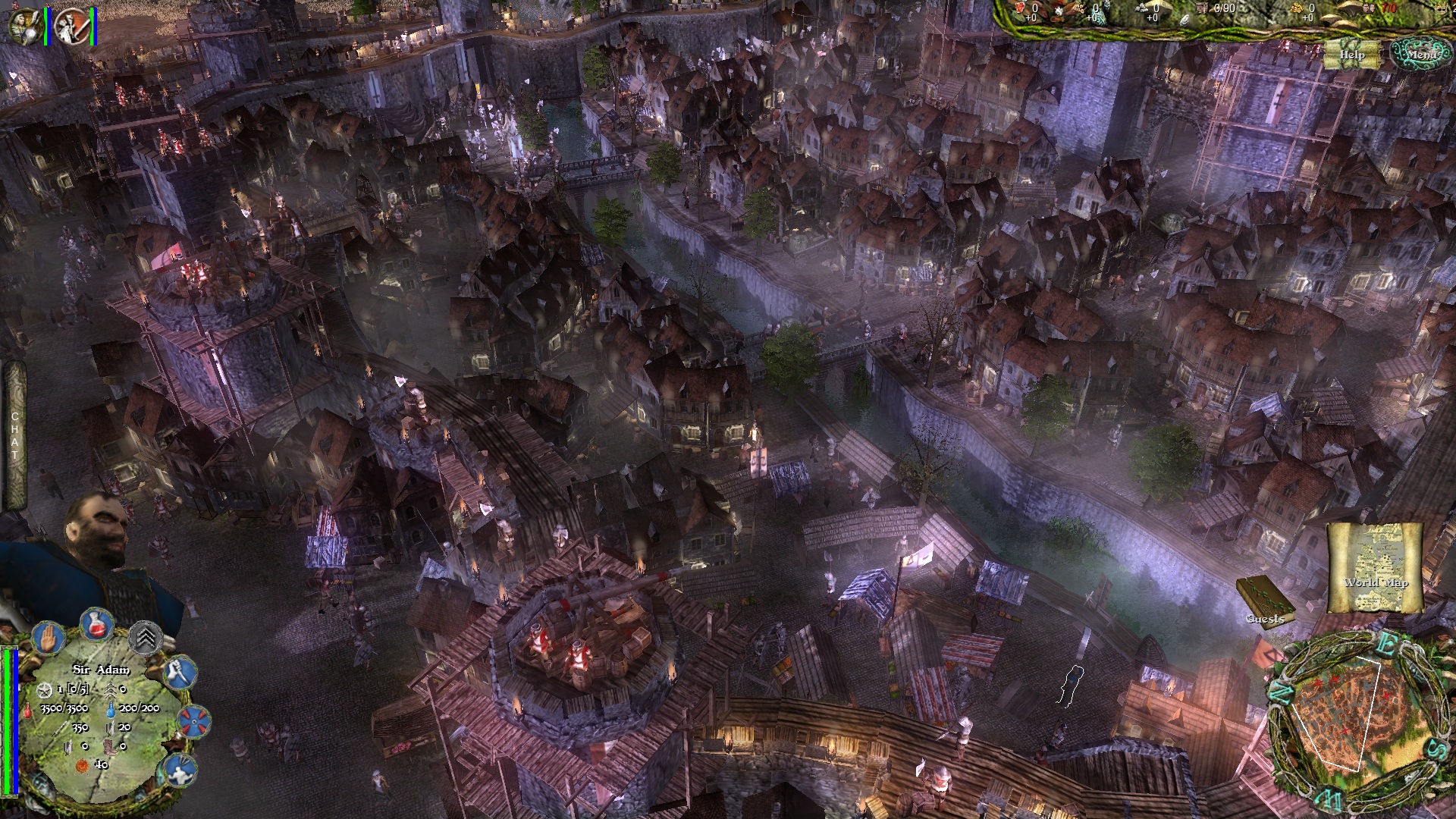Click the grey chevron rank-up icon

146,638
